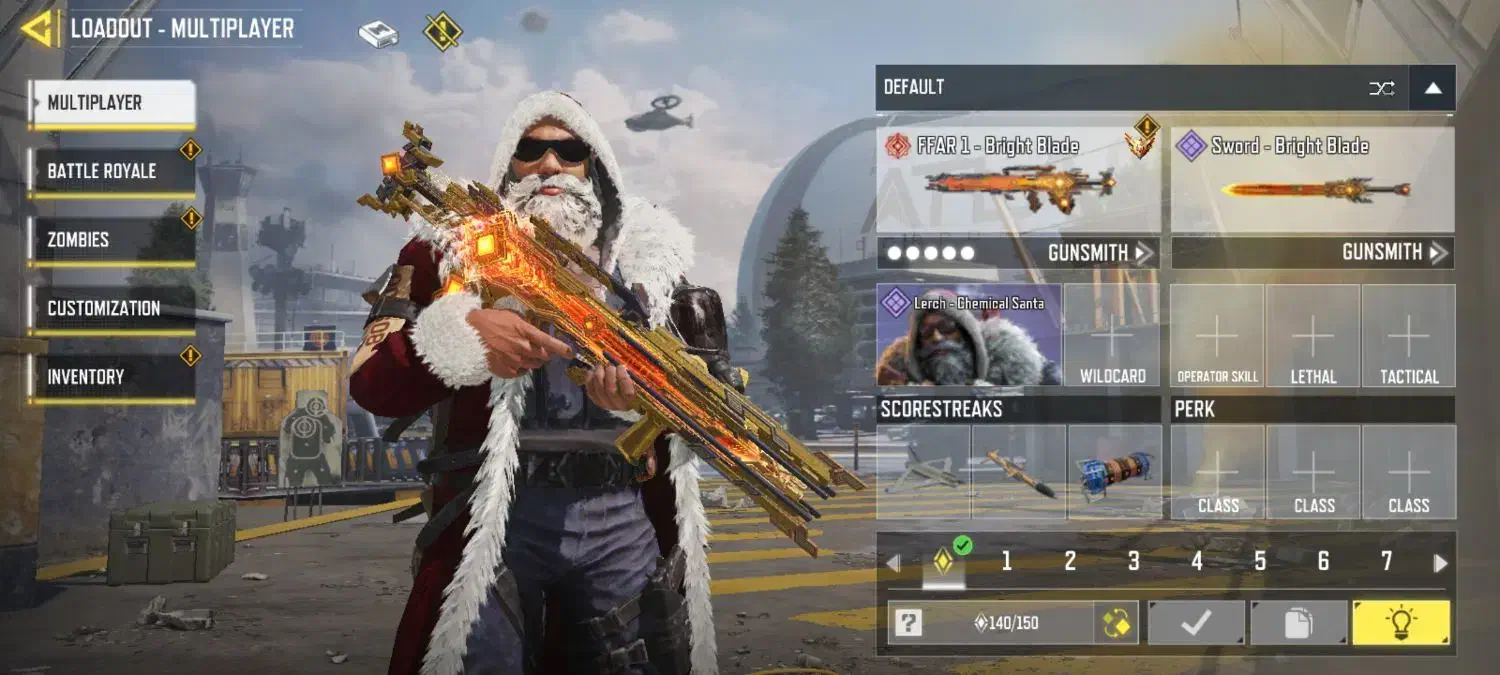Add a Wildcard to the loadout
1500x675 pixels.
[1112, 335]
